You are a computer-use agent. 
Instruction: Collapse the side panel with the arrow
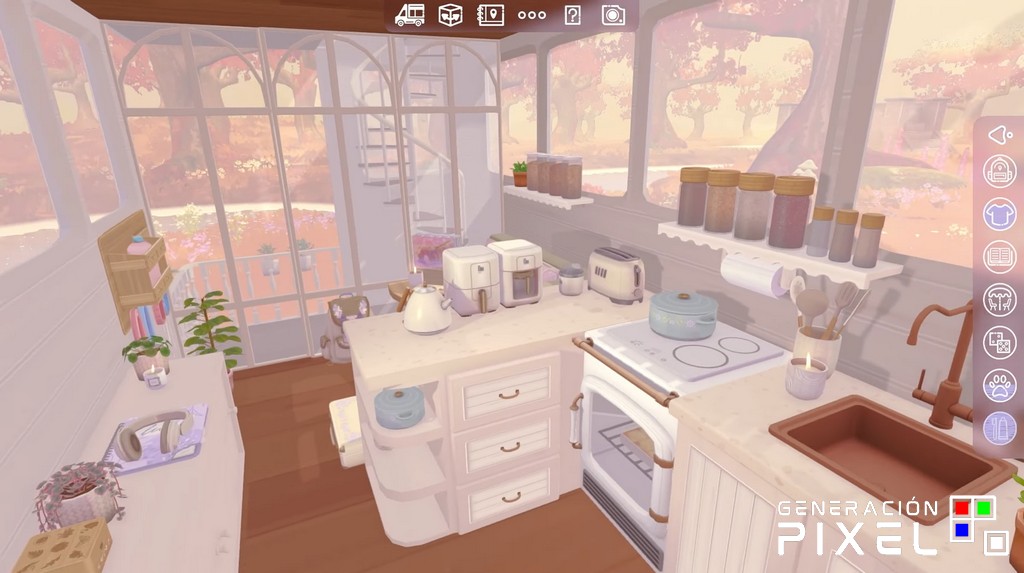tap(999, 134)
